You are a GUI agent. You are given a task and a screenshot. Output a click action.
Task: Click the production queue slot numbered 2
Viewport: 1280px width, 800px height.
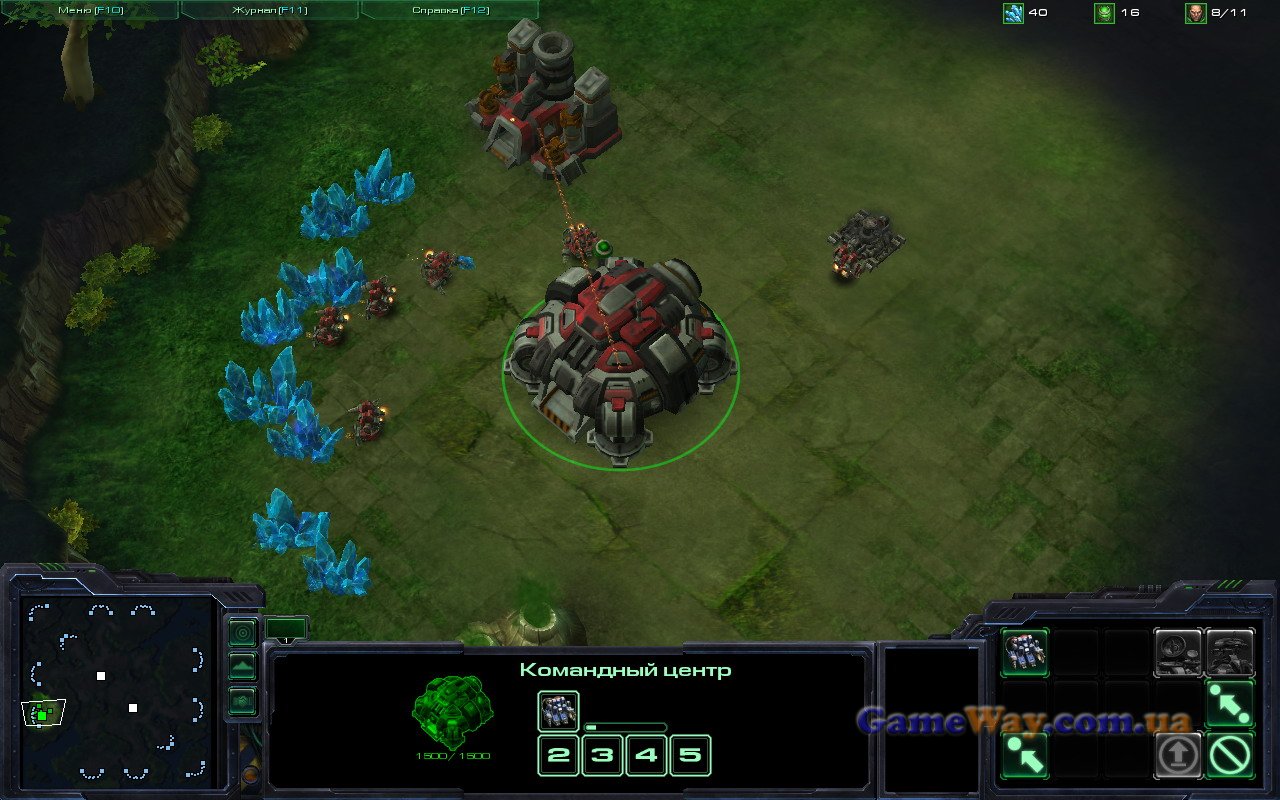tap(558, 755)
